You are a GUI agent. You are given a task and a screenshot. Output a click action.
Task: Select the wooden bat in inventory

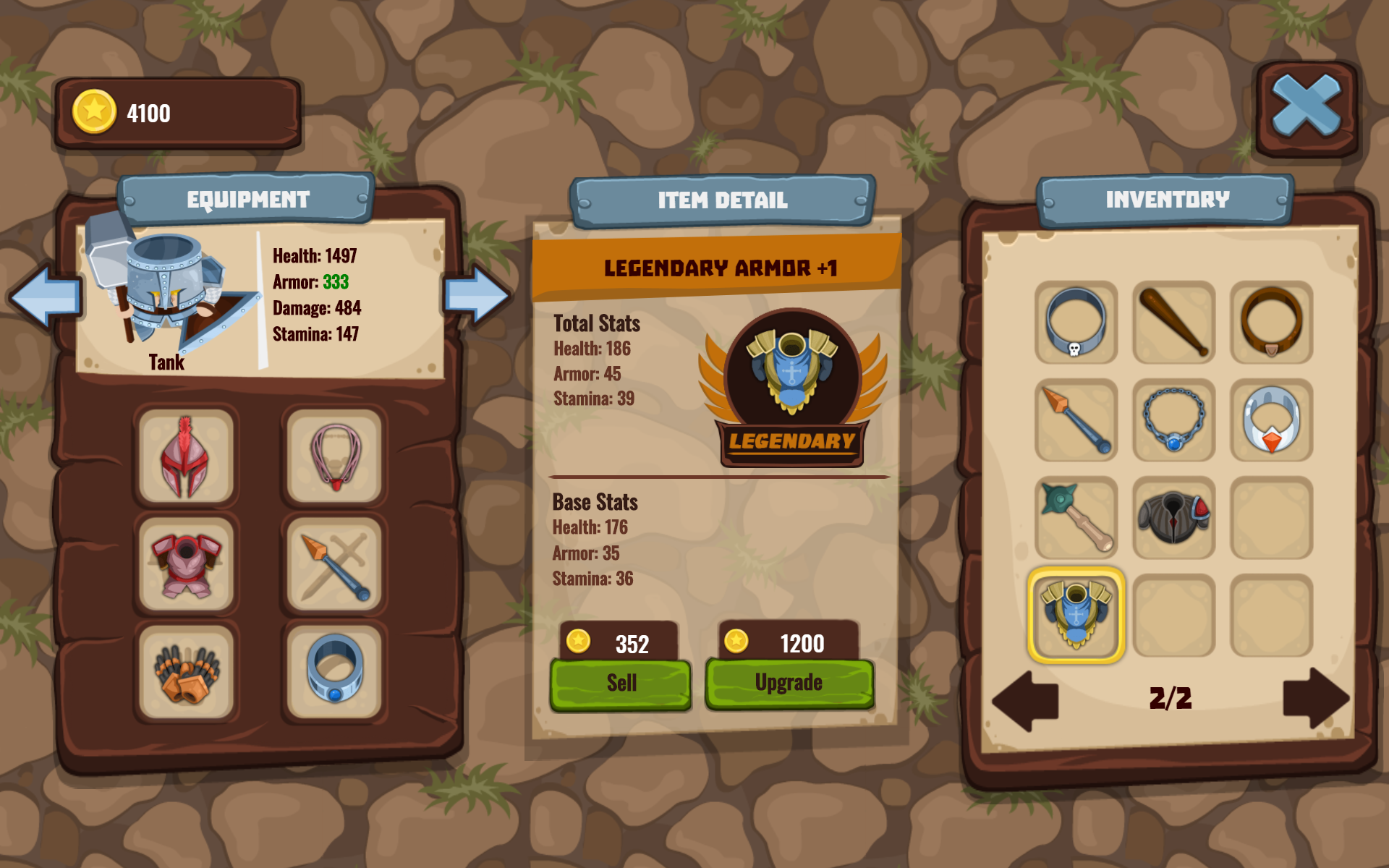pyautogui.click(x=1173, y=323)
